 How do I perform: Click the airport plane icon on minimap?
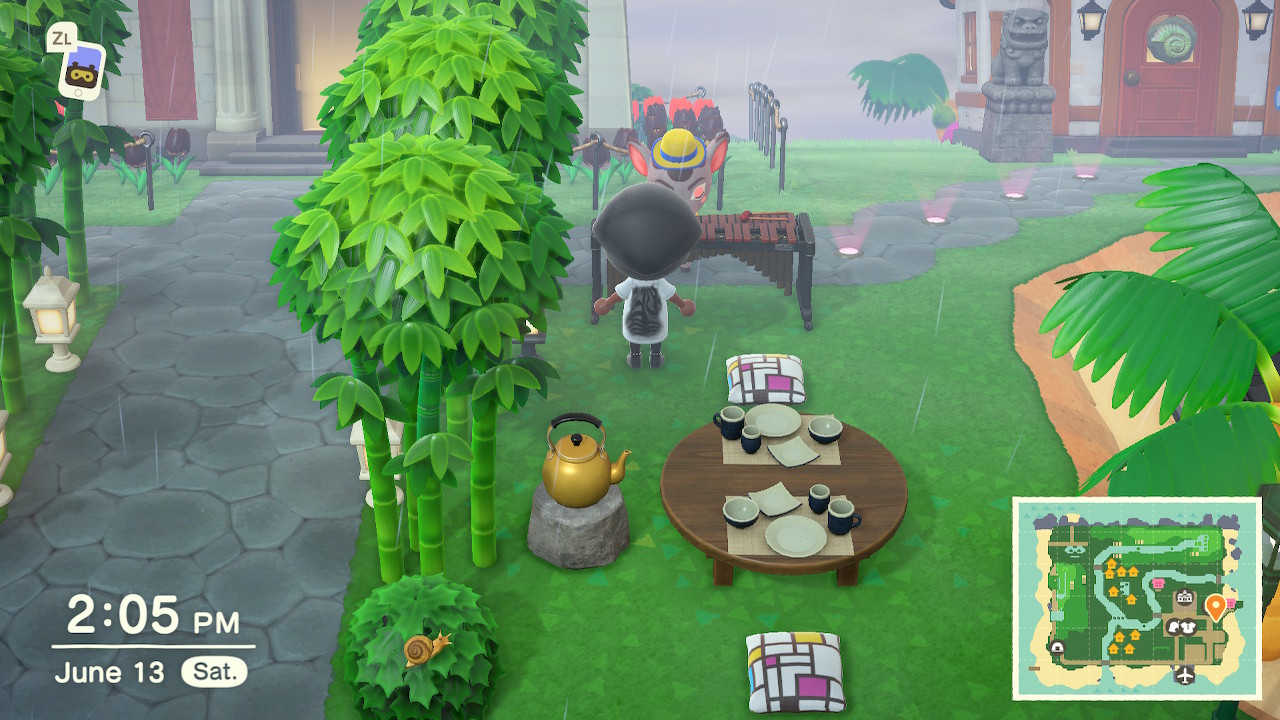click(1186, 674)
